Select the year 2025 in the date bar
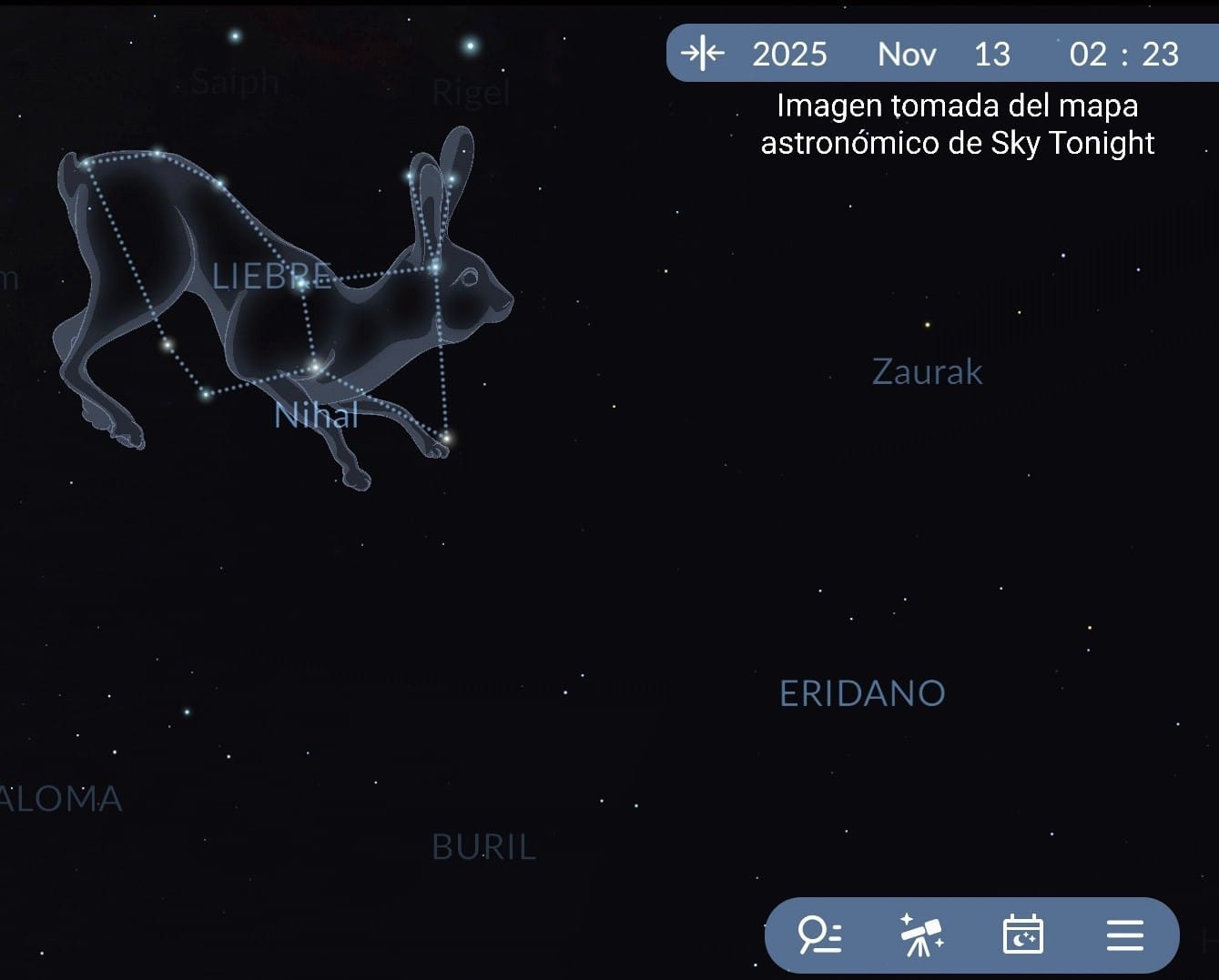This screenshot has height=980, width=1219. coord(789,55)
